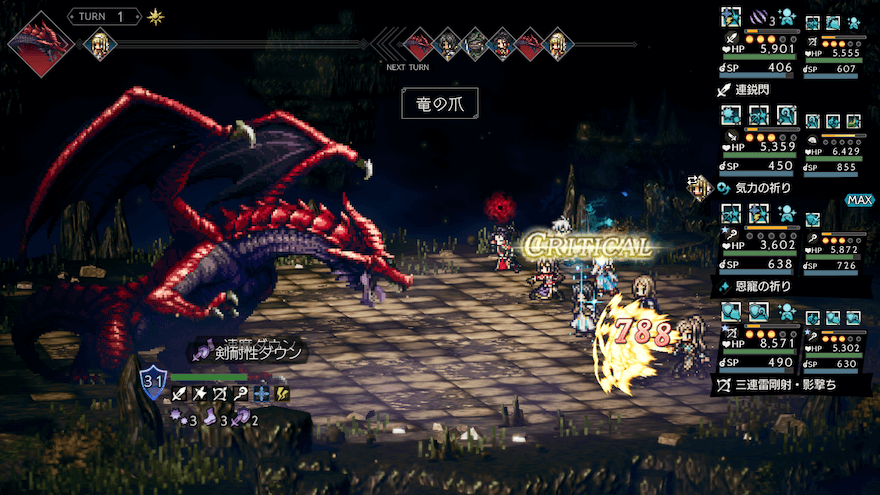Choose the bow weakness icon
Image resolution: width=880 pixels, height=495 pixels.
click(x=220, y=394)
